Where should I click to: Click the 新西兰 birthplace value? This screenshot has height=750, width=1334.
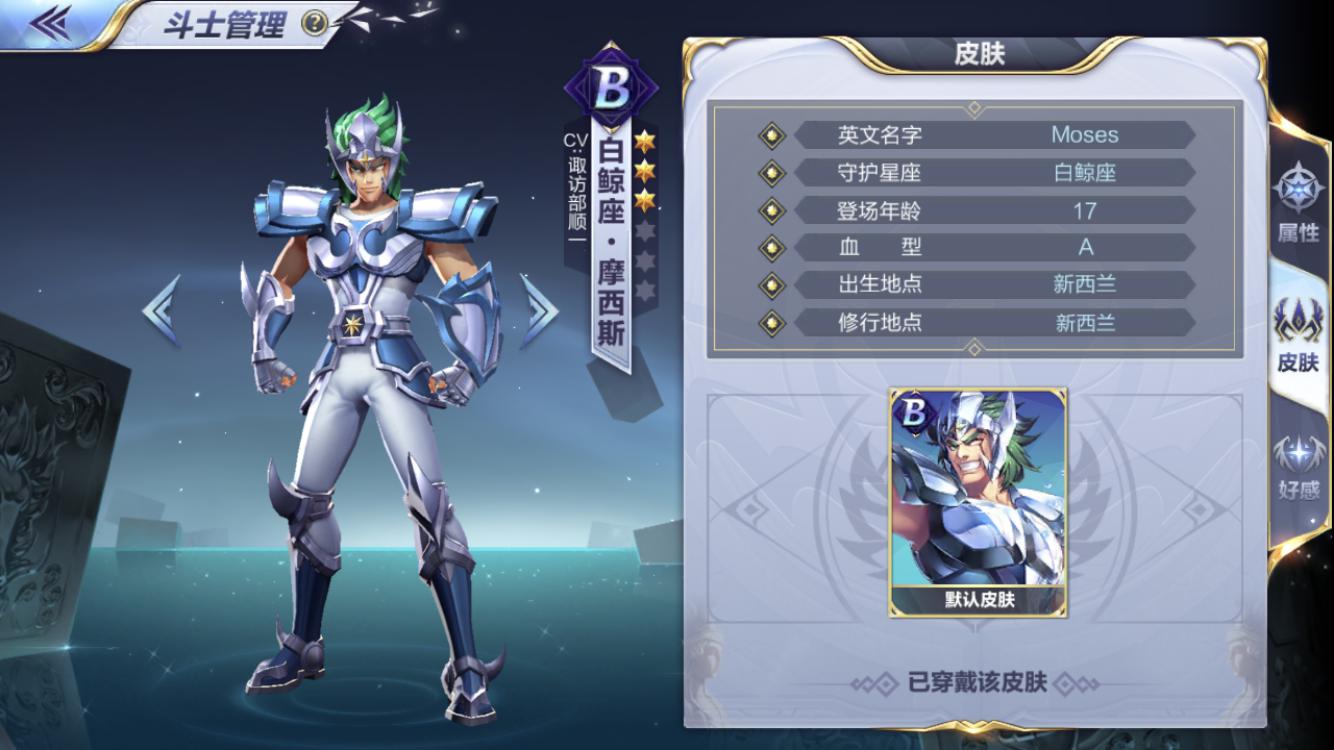(x=1085, y=285)
